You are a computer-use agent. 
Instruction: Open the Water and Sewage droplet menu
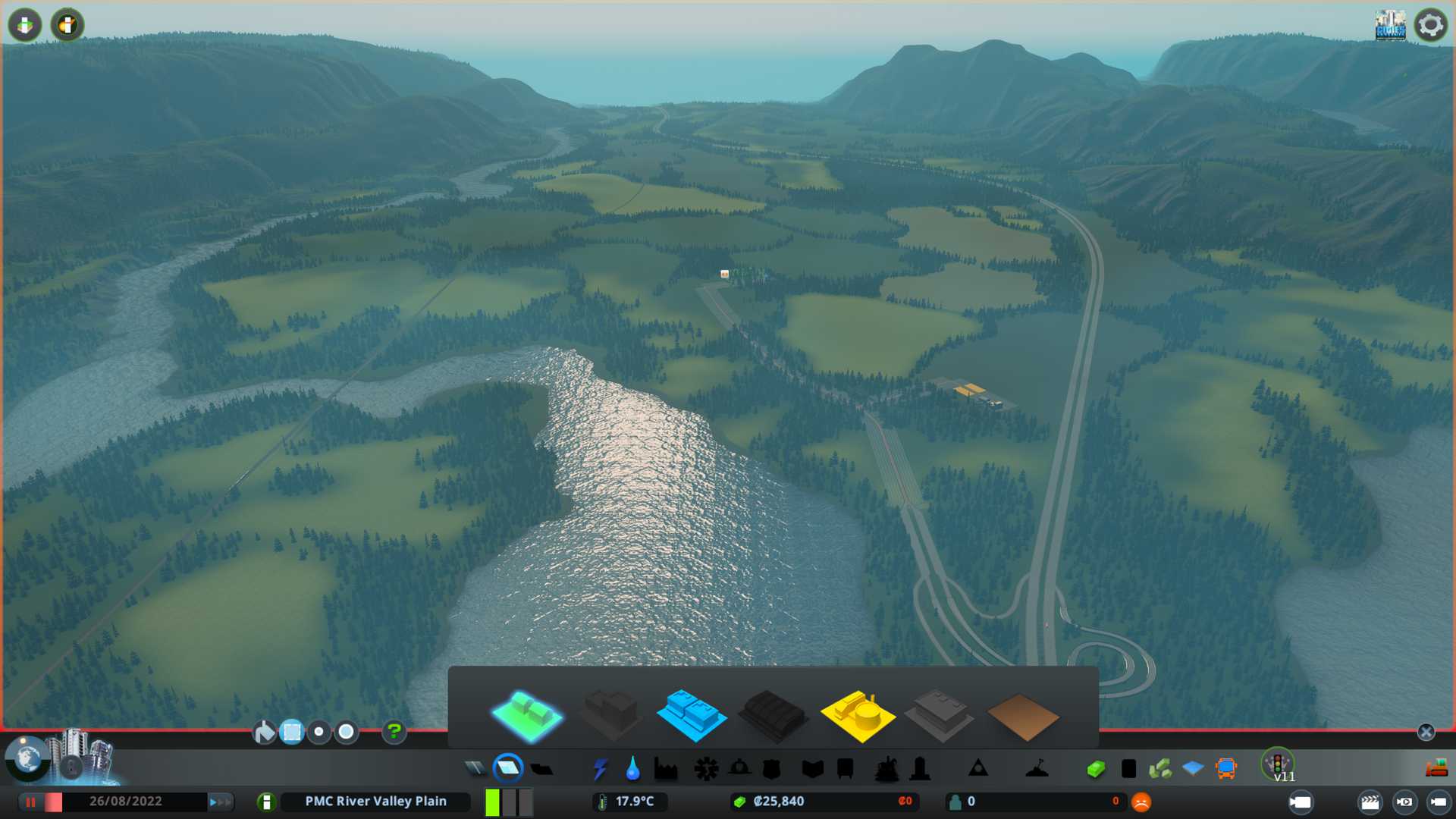[632, 769]
